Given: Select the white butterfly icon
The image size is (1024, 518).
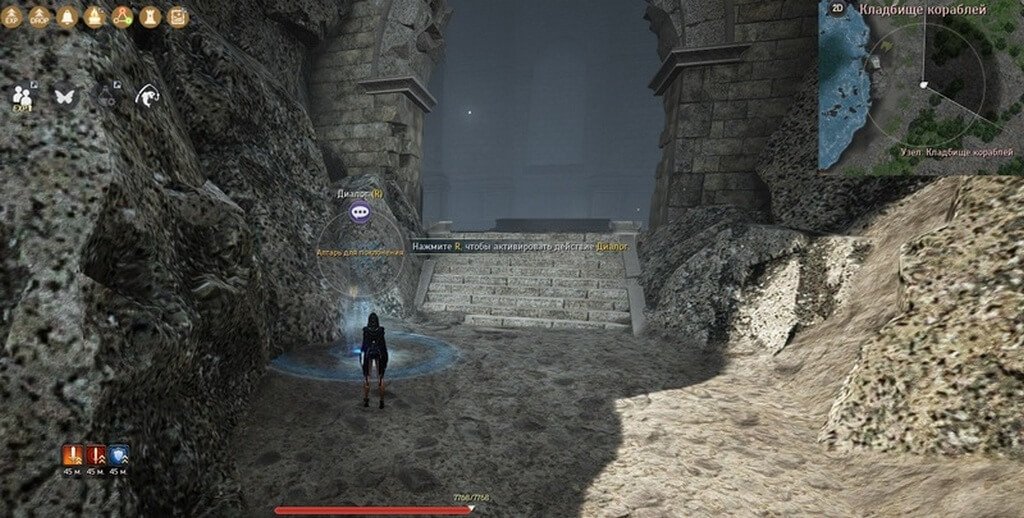Looking at the screenshot, I should (x=66, y=96).
